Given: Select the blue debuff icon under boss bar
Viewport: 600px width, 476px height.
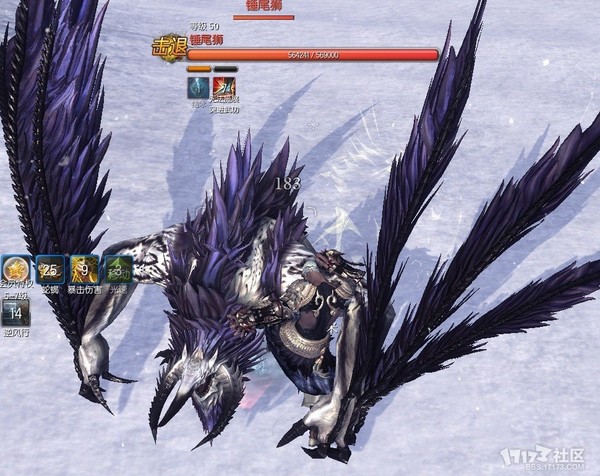Looking at the screenshot, I should coord(199,87).
